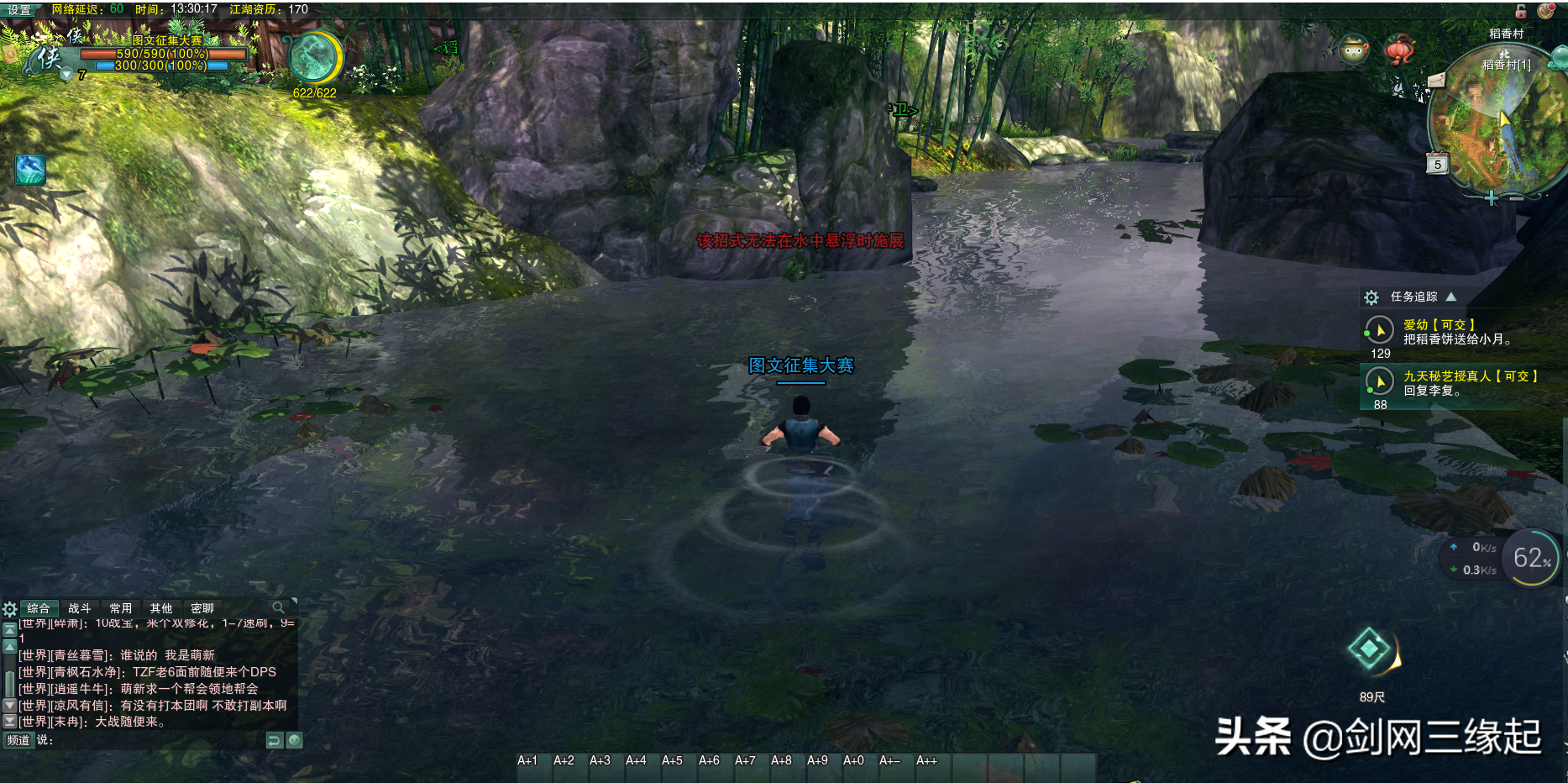The width and height of the screenshot is (1568, 783).
Task: Open the 设置 settings button
Action: [19, 10]
